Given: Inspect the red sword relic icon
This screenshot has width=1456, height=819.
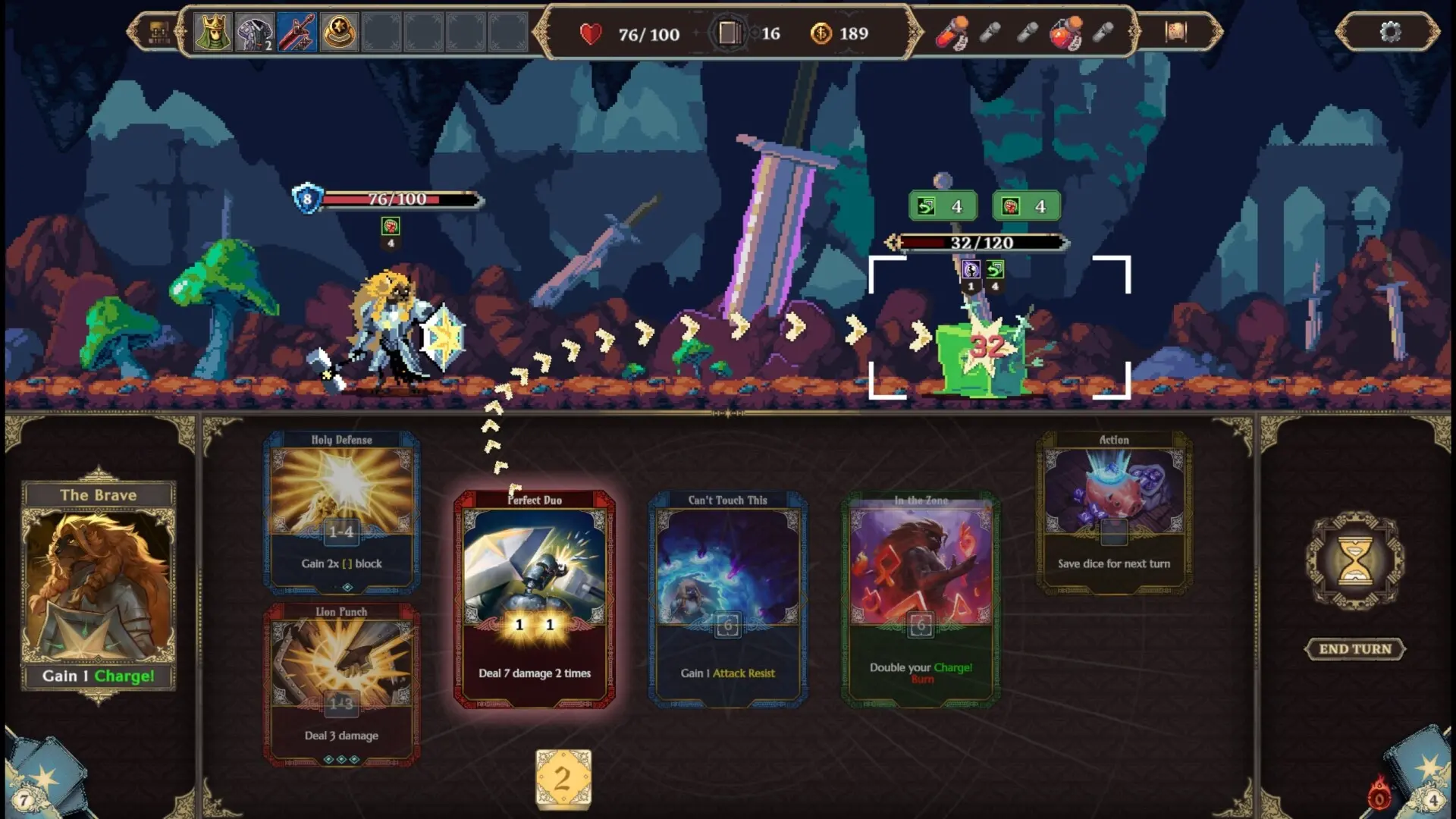Looking at the screenshot, I should (x=297, y=33).
